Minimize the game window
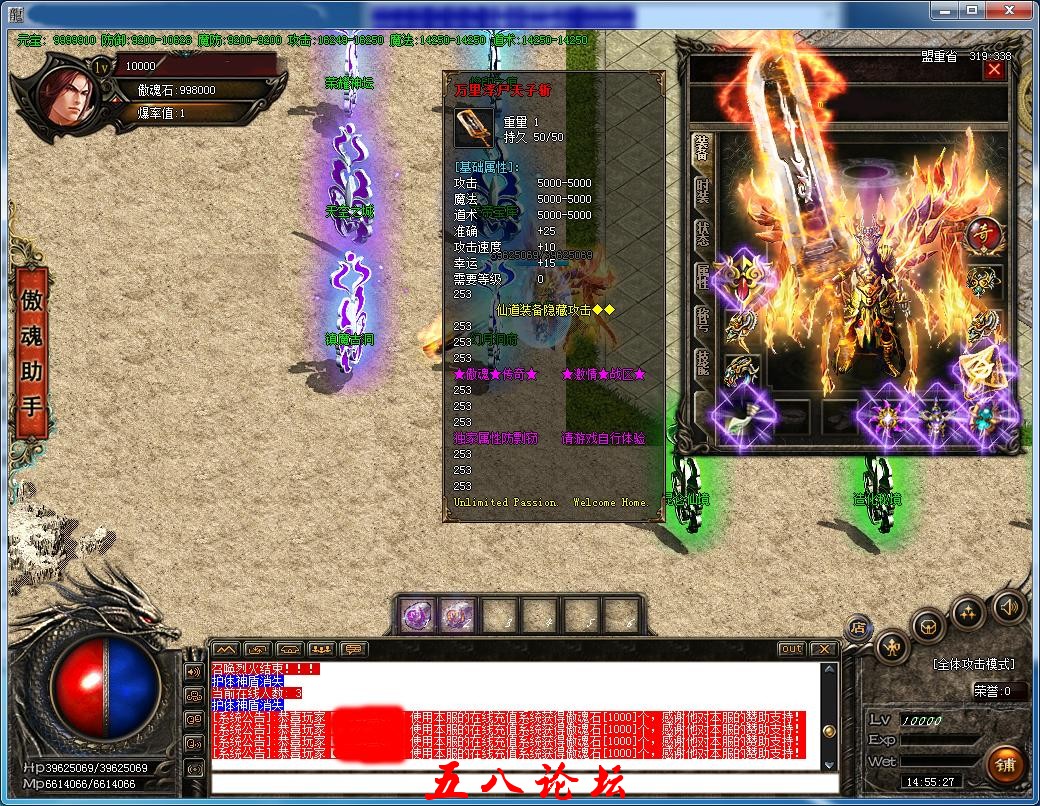This screenshot has height=806, width=1040. (943, 10)
